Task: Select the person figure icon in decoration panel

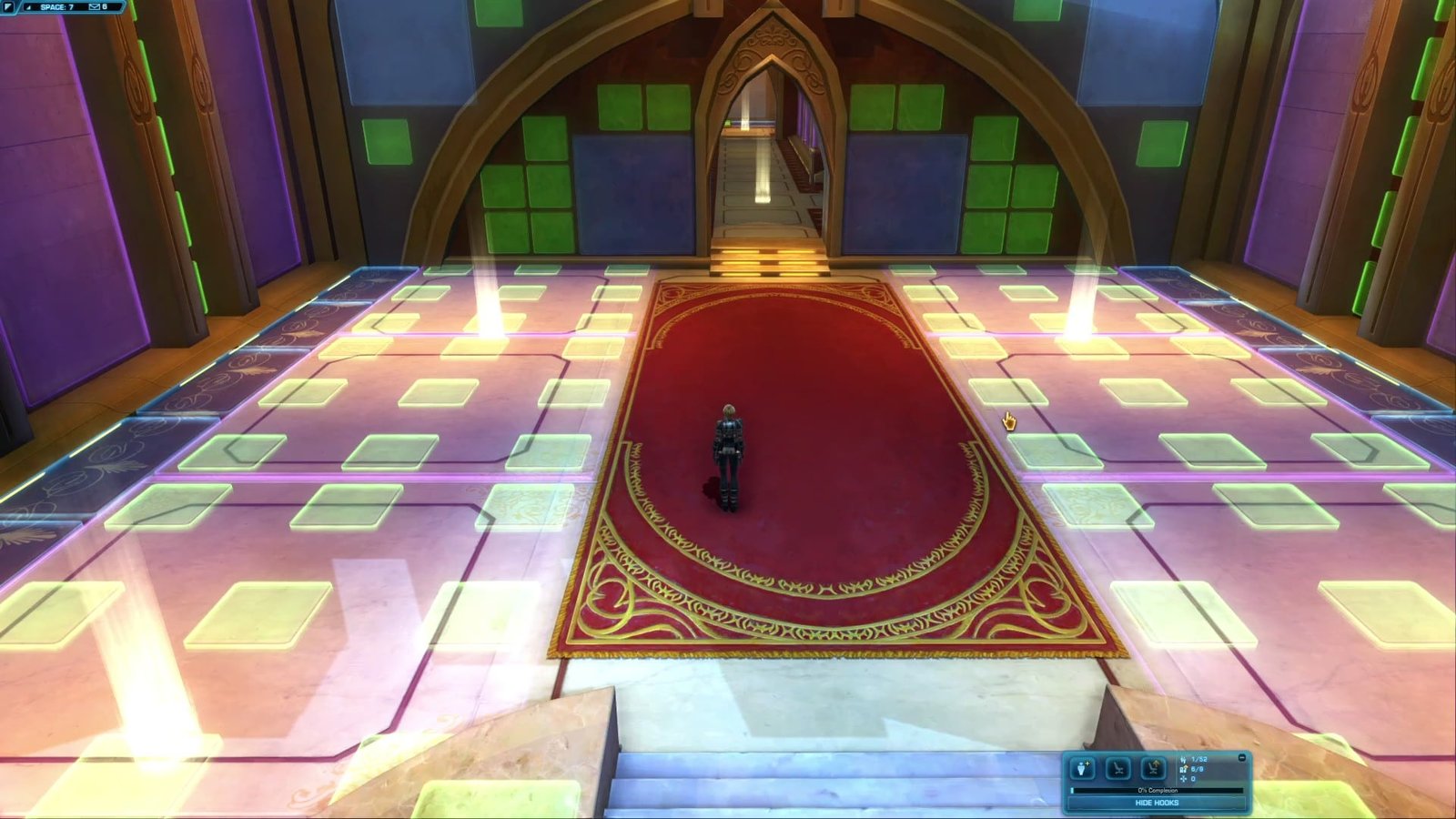Action: [x=1082, y=769]
